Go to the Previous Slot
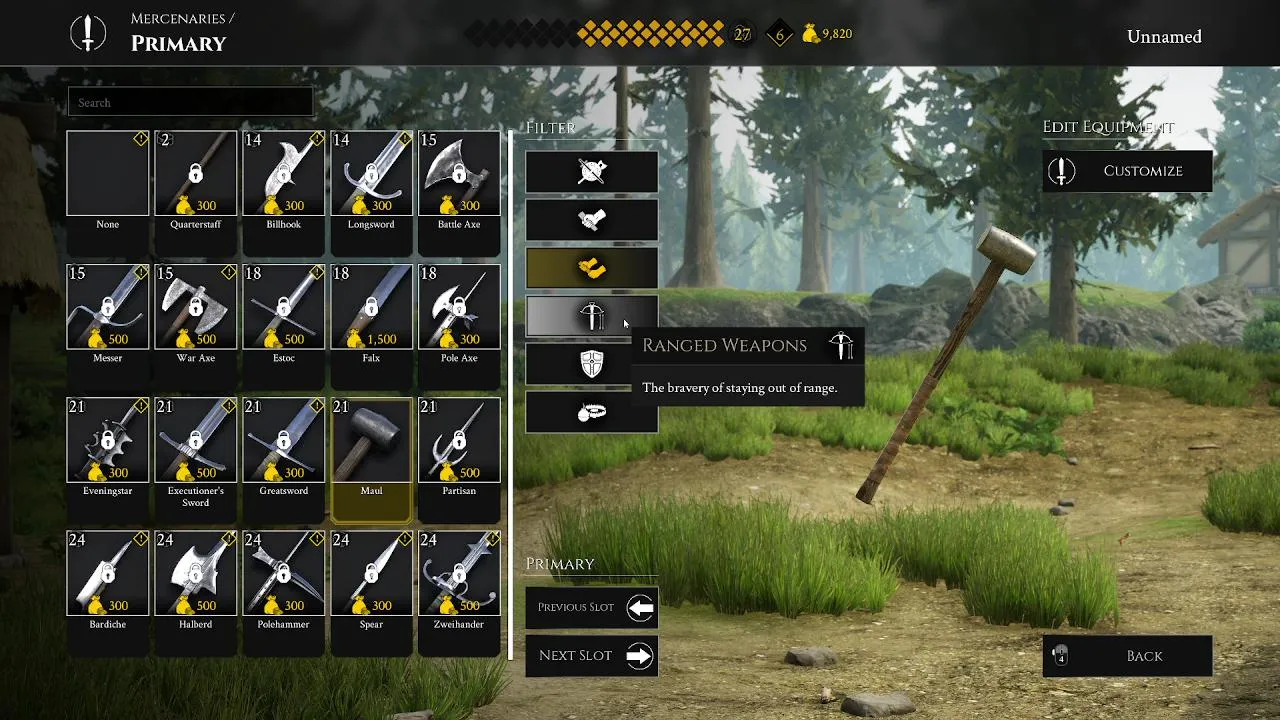Image resolution: width=1280 pixels, height=720 pixels. pyautogui.click(x=592, y=607)
